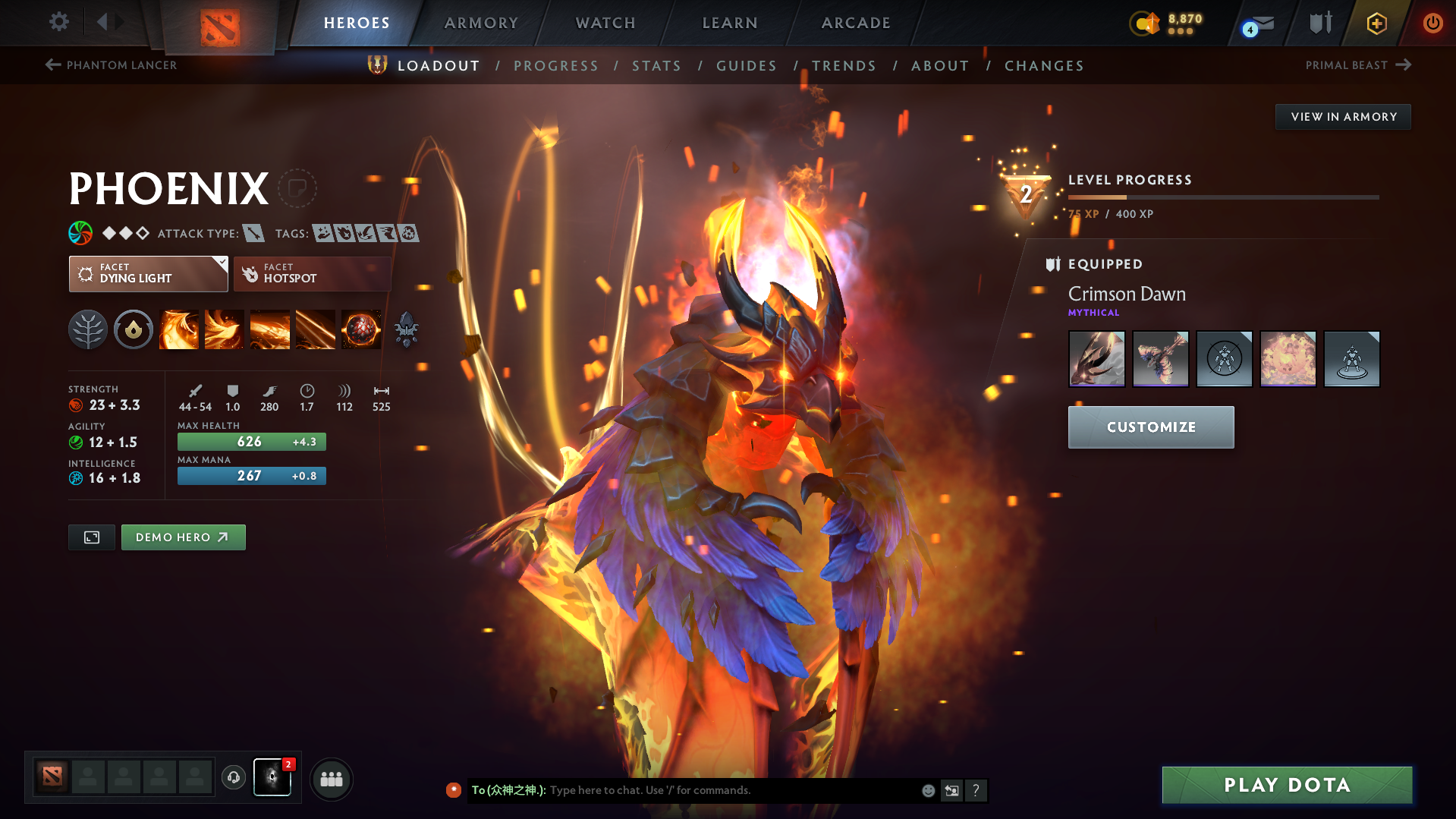
Task: Open the settings gear
Action: tap(59, 22)
